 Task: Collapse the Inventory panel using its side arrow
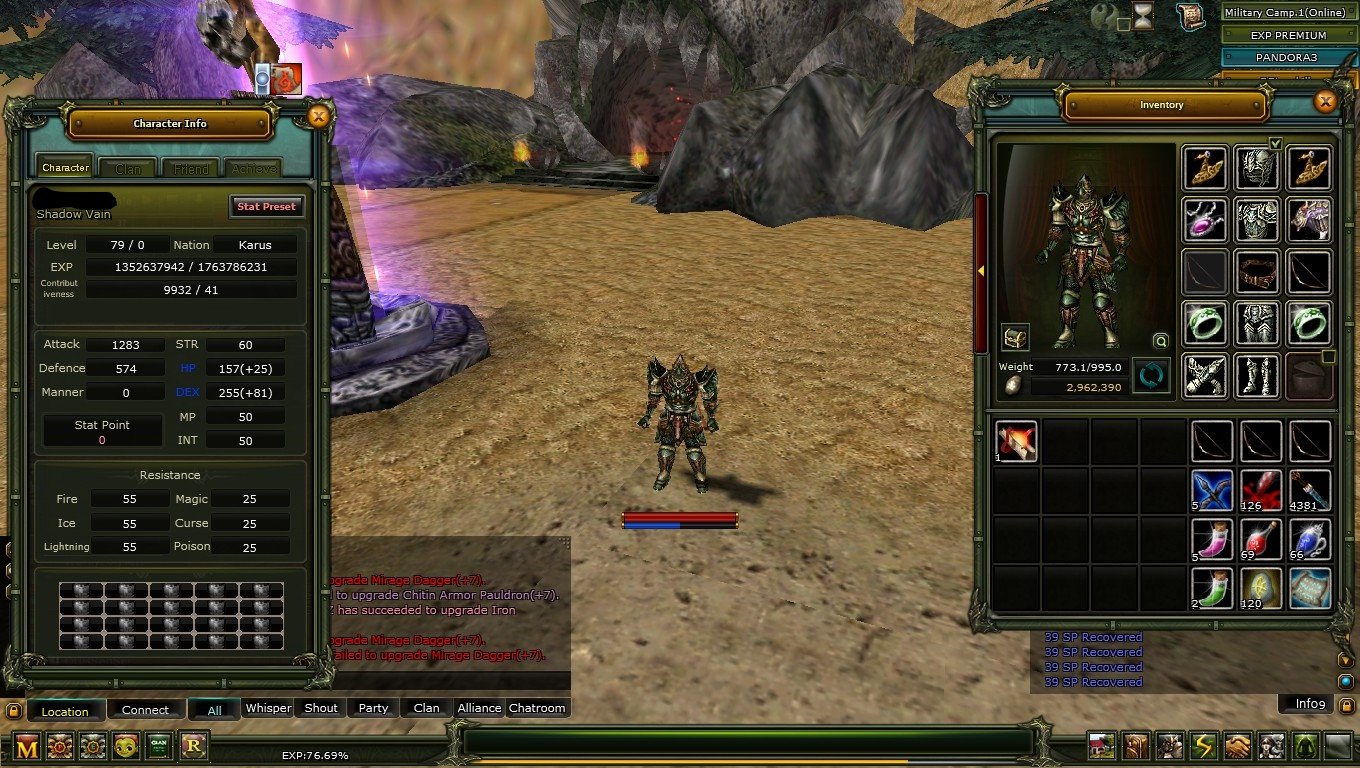pyautogui.click(x=983, y=271)
